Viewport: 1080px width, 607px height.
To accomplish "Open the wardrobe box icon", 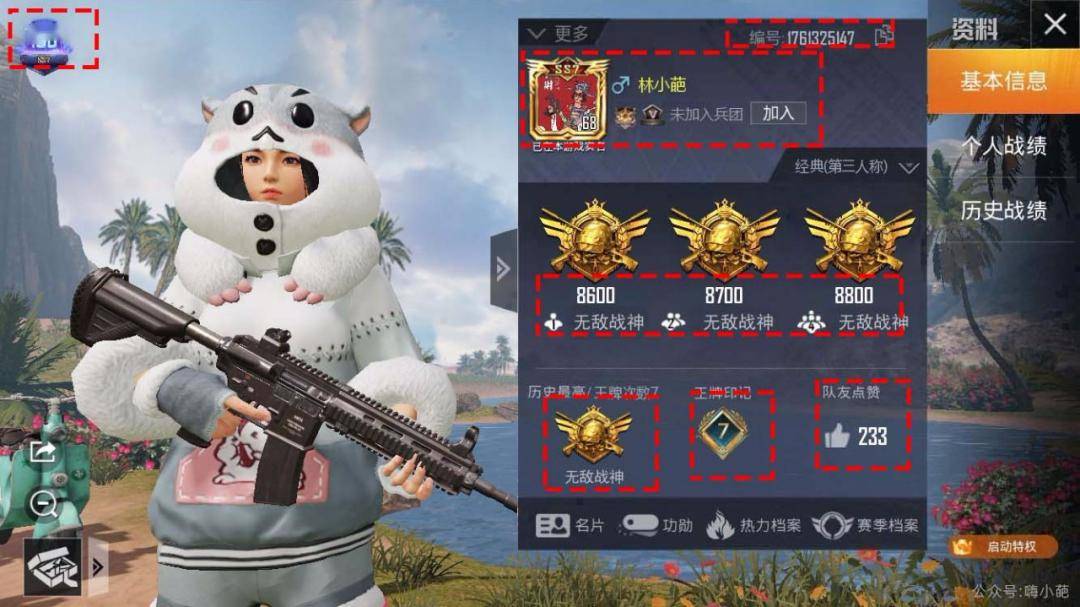I will click(x=52, y=567).
